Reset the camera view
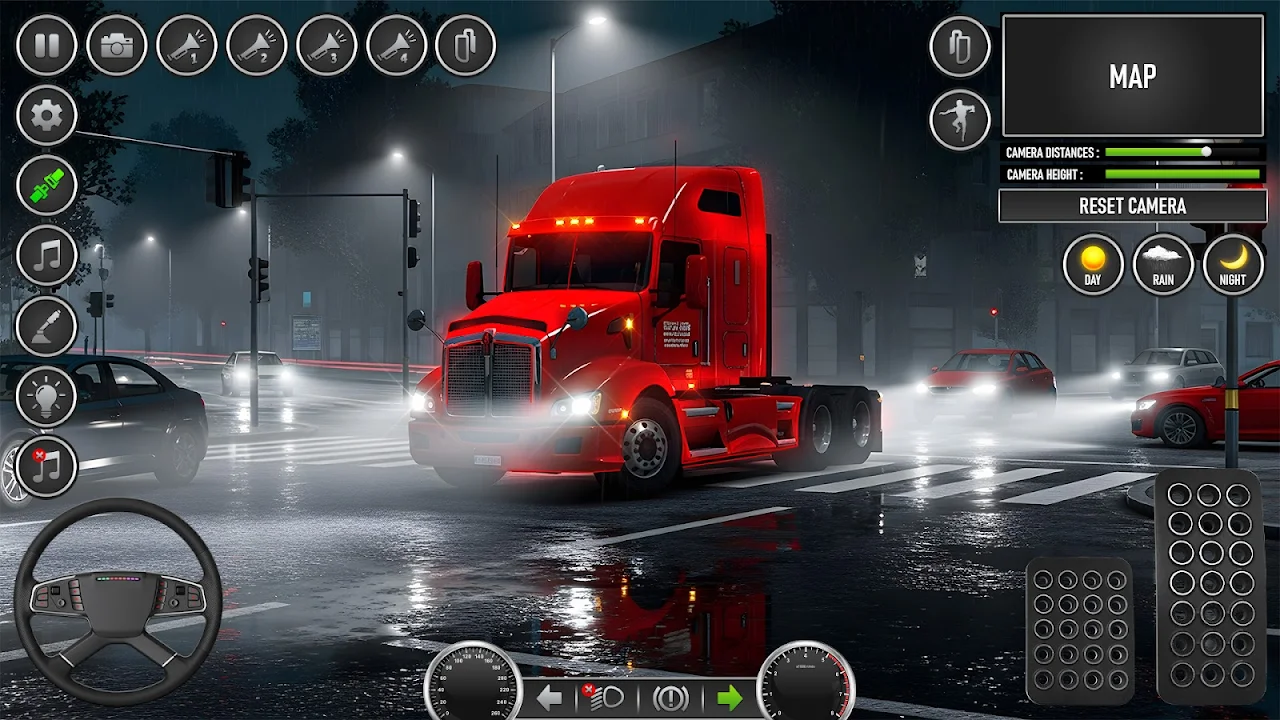The image size is (1280, 720). coord(1132,206)
